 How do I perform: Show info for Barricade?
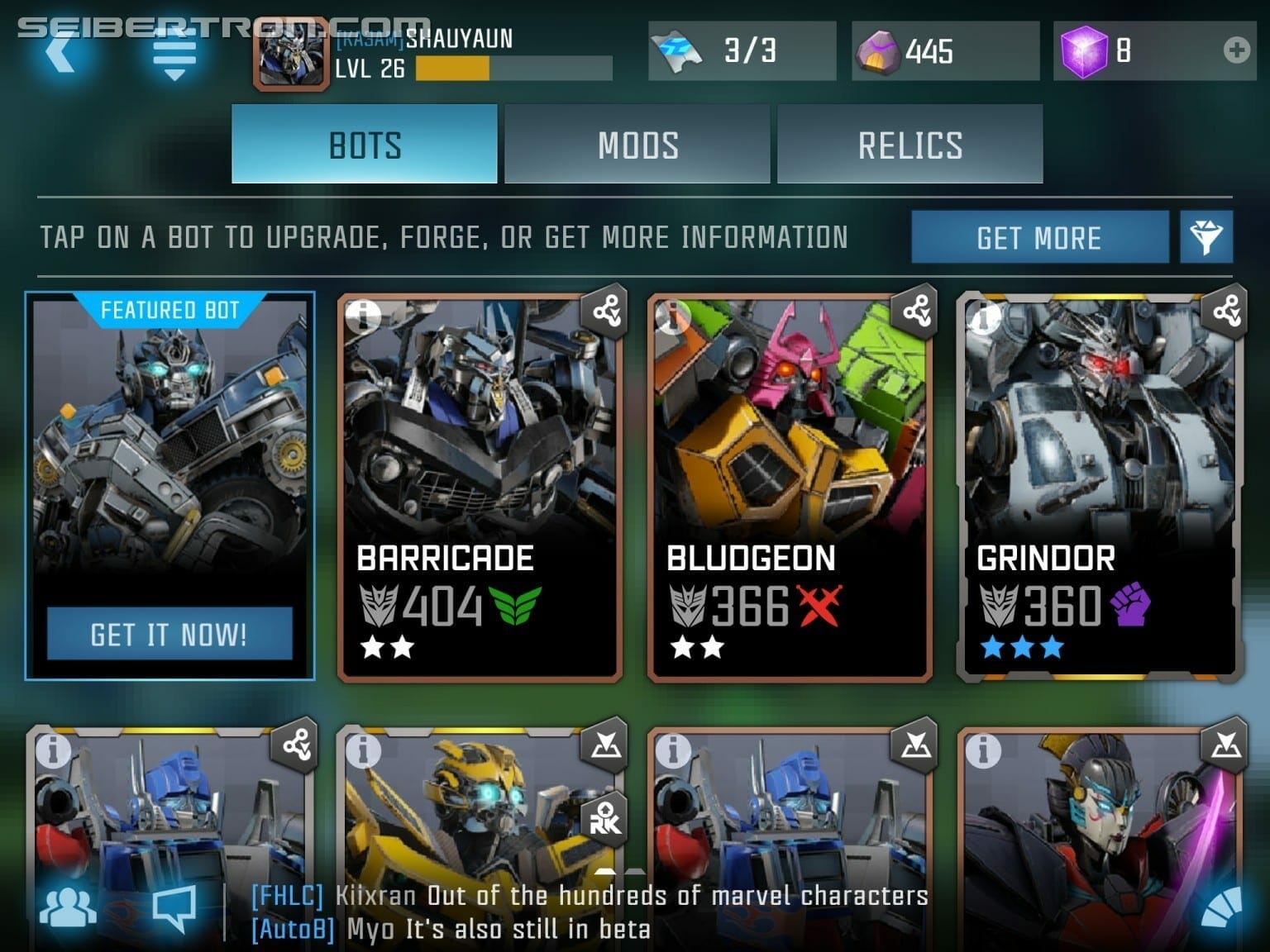click(361, 315)
